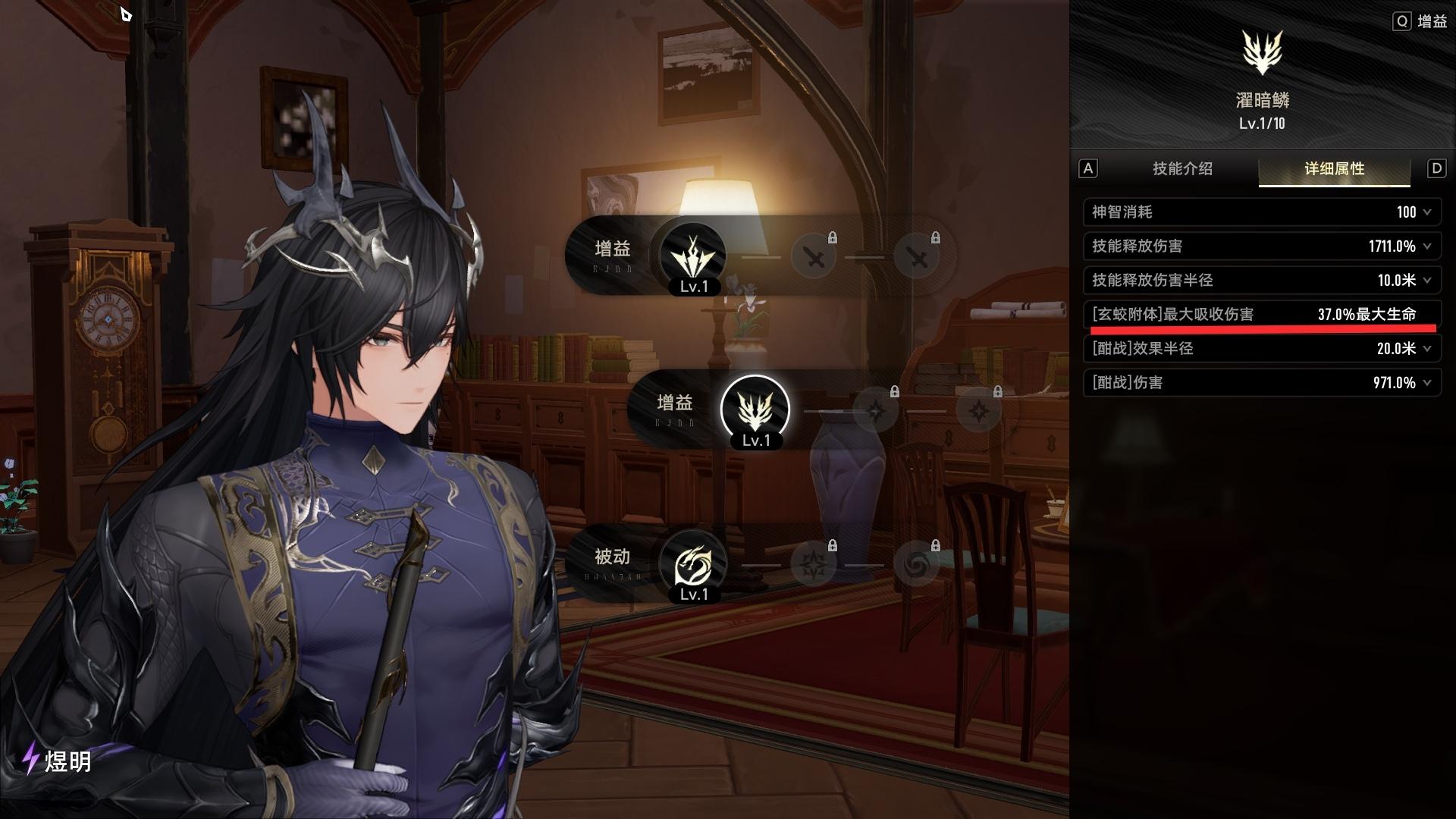This screenshot has width=1456, height=819.
Task: Expand the 神智消耗 attribute row
Action: (1261, 212)
